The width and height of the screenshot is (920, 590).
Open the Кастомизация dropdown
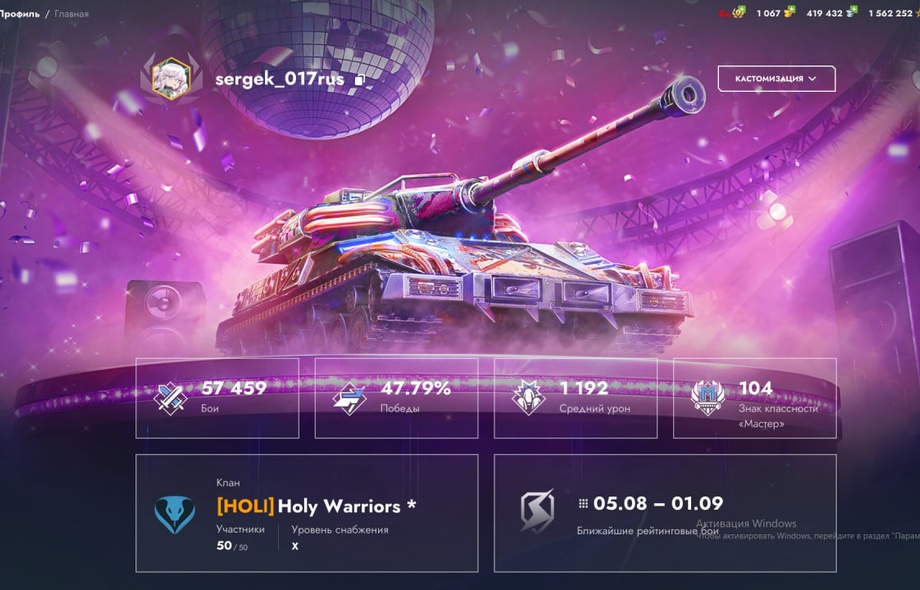tap(776, 78)
